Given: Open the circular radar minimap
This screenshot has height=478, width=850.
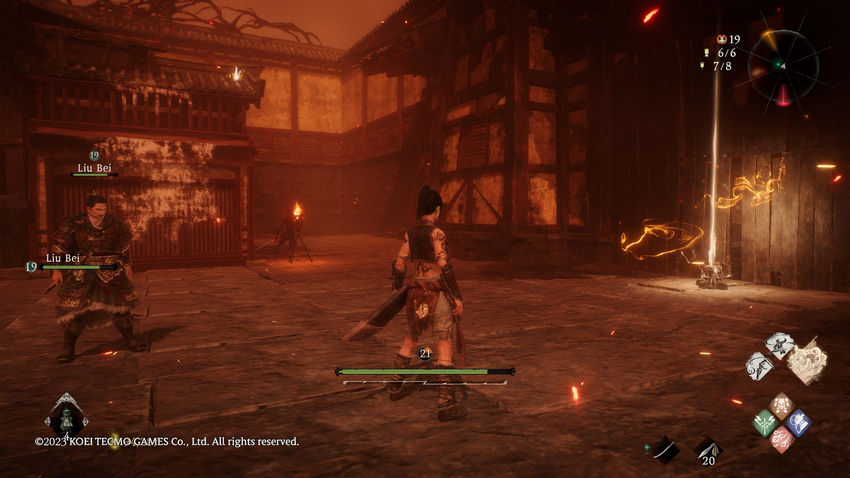Looking at the screenshot, I should 783,65.
